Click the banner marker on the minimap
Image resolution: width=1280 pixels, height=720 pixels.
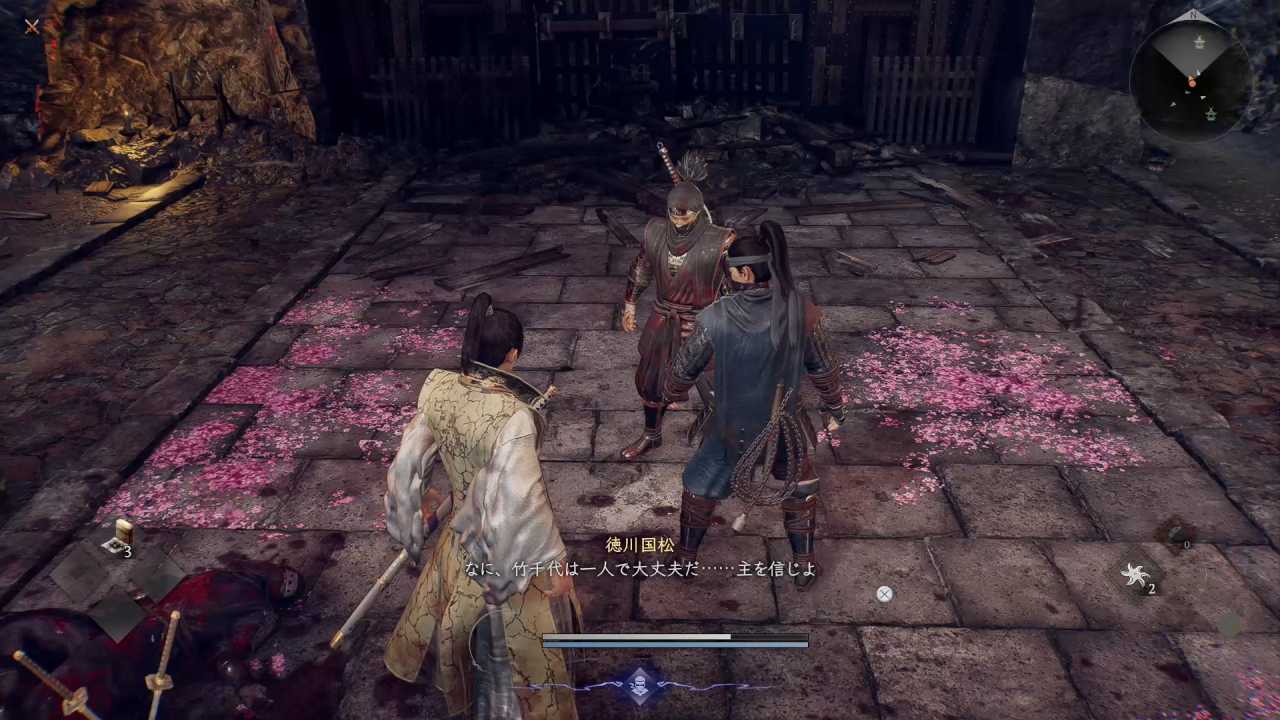(x=1200, y=42)
